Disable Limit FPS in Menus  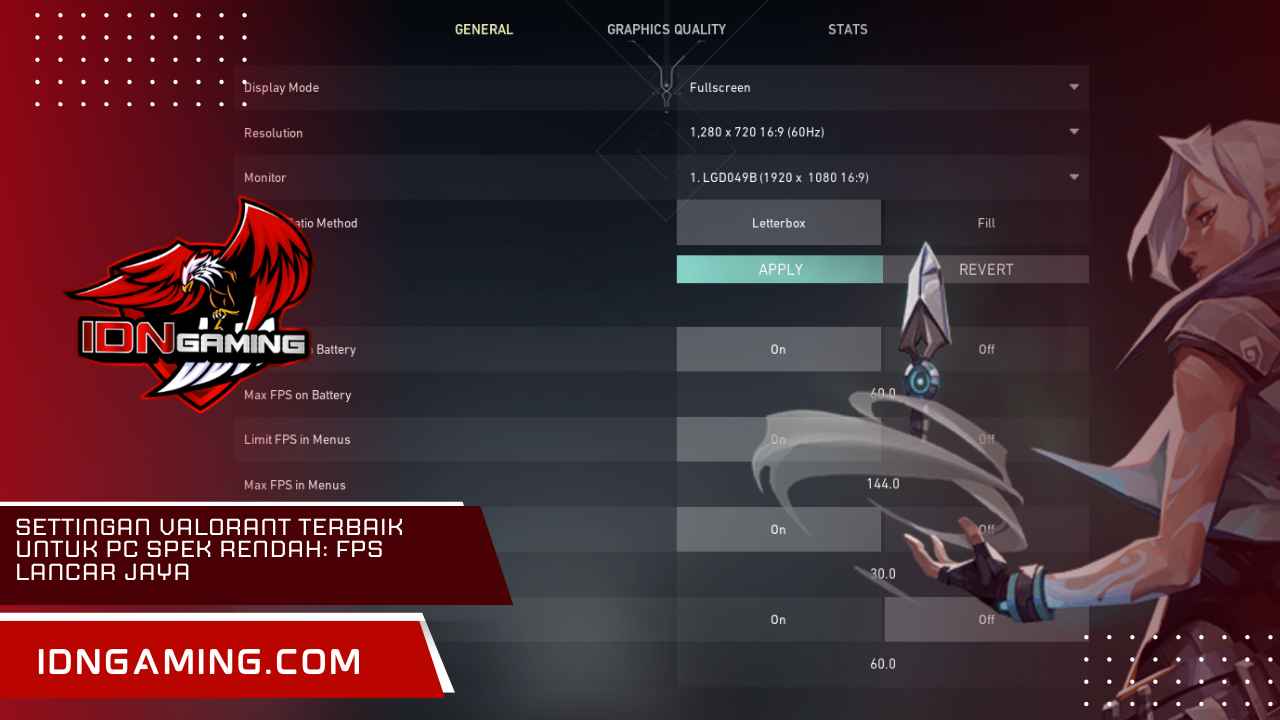pyautogui.click(x=986, y=439)
